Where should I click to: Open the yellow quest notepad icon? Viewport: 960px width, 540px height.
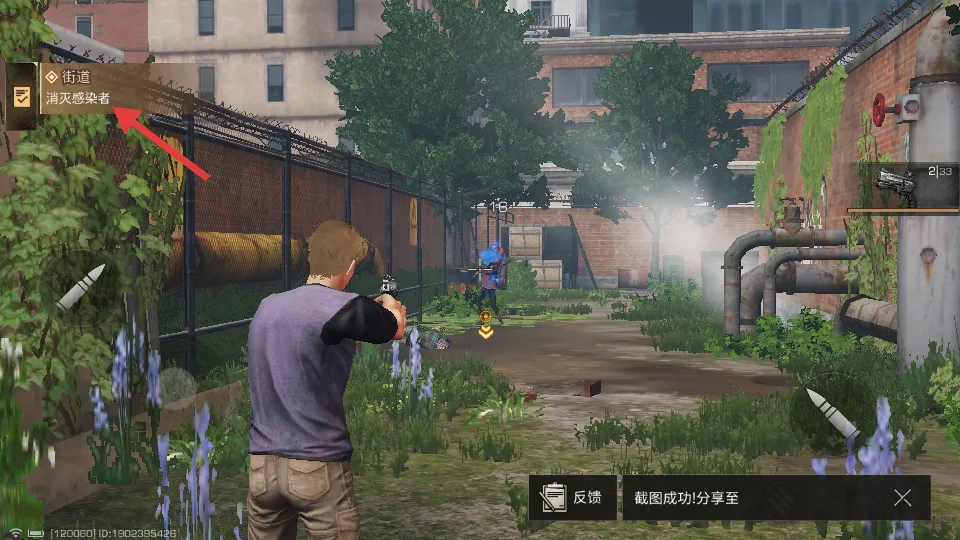click(x=21, y=96)
